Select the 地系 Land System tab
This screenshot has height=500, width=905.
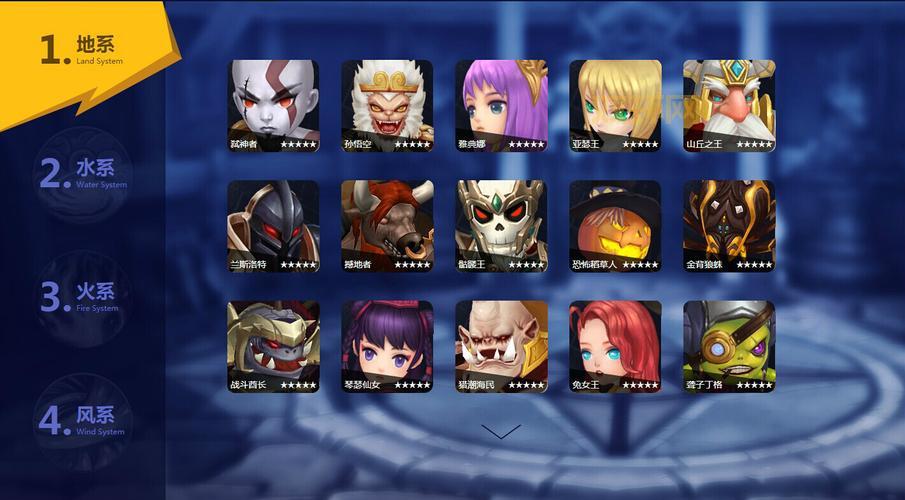(x=84, y=49)
